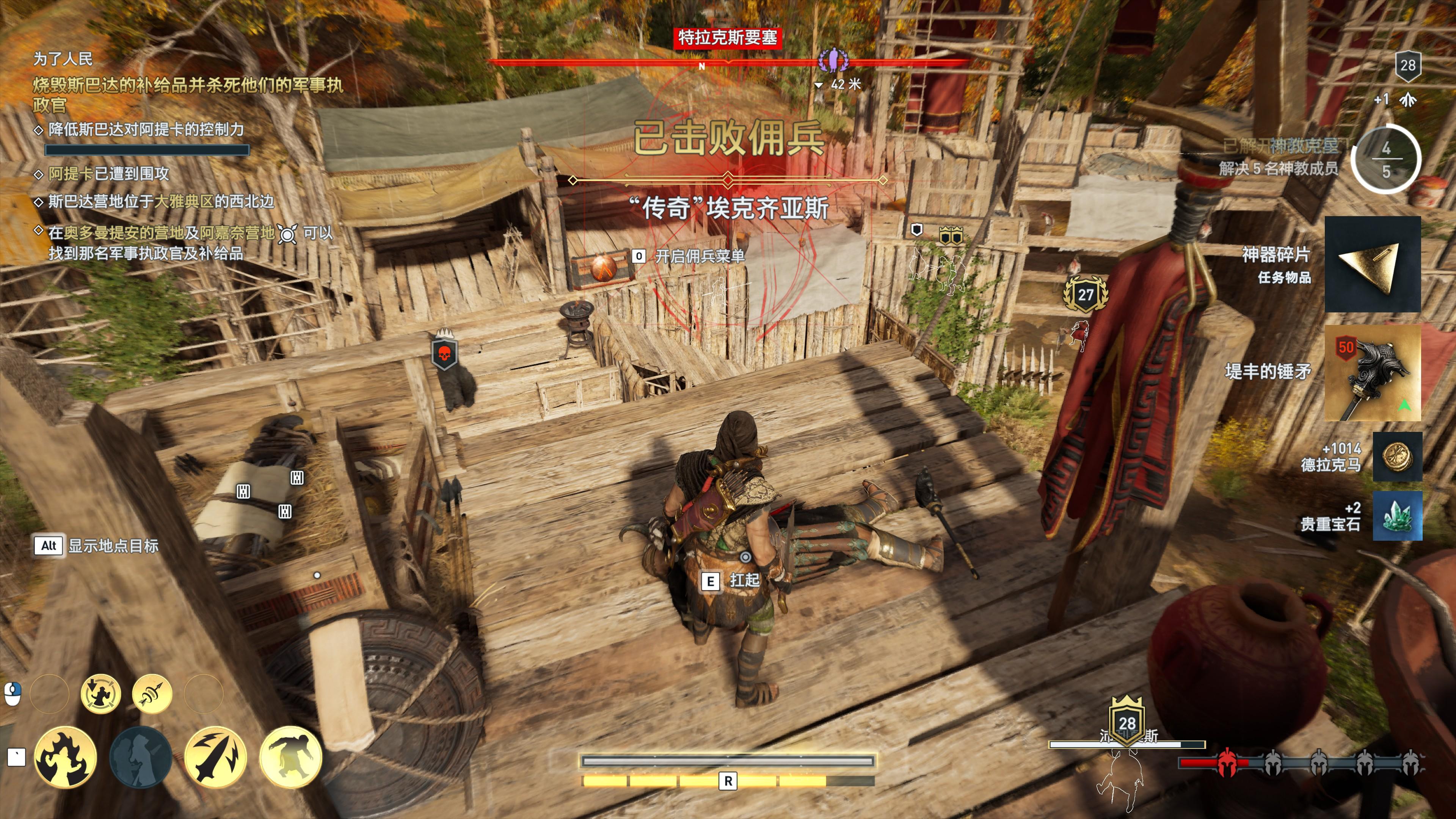Activate the flaming attacks ability icon

point(65,757)
